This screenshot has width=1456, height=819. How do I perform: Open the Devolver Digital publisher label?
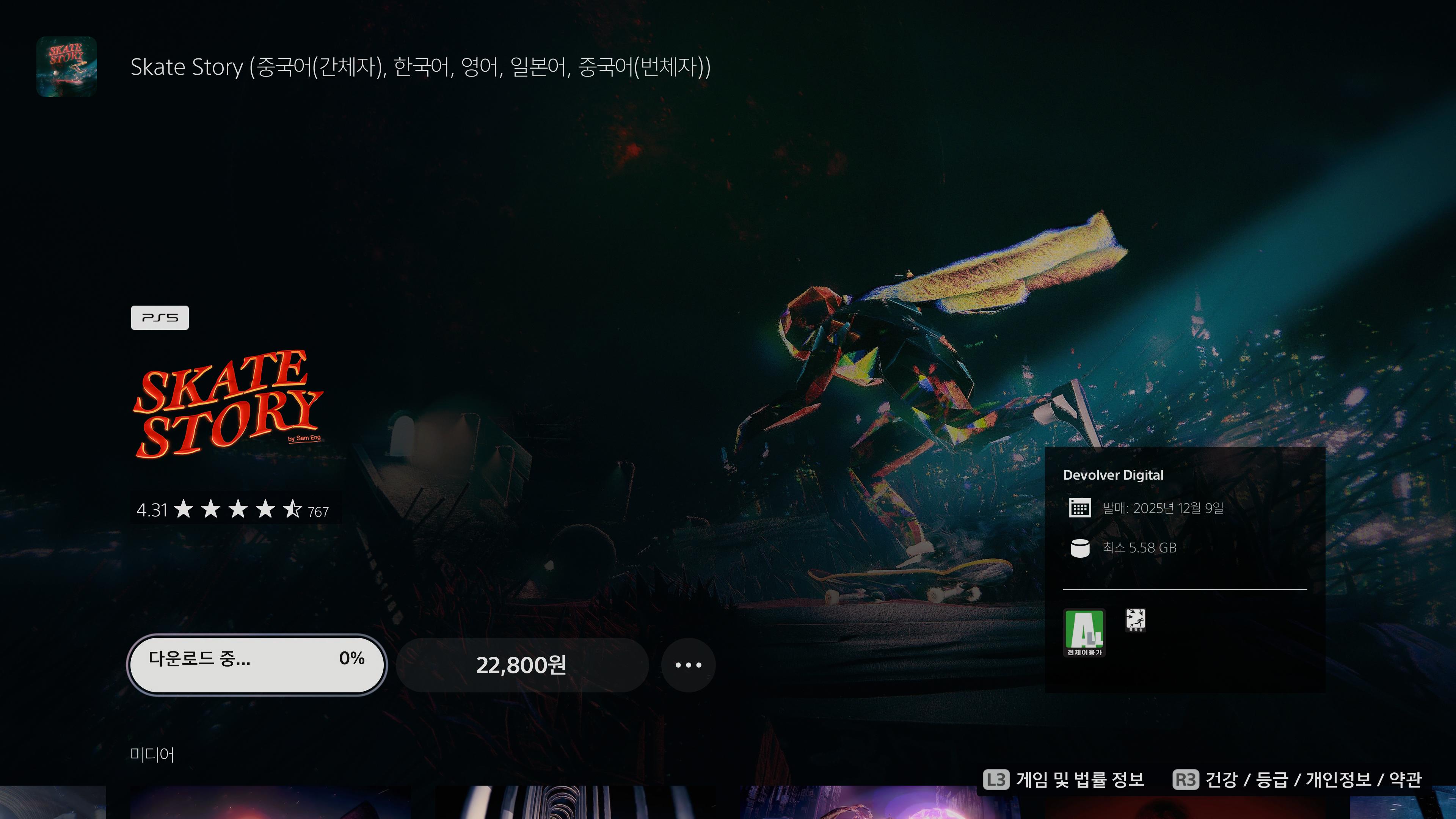coord(1113,475)
